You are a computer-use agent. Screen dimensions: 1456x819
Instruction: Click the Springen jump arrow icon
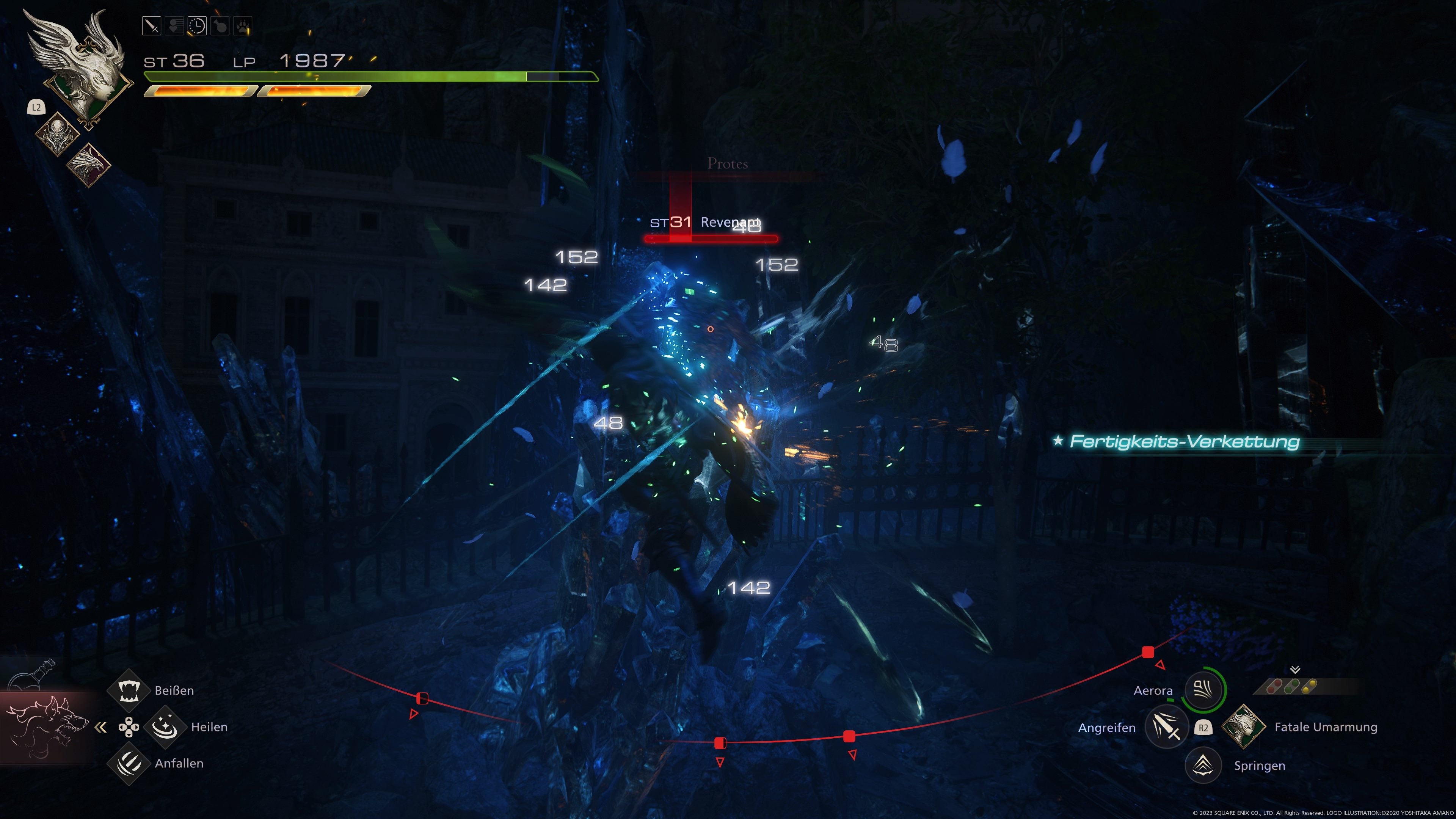(x=1203, y=765)
